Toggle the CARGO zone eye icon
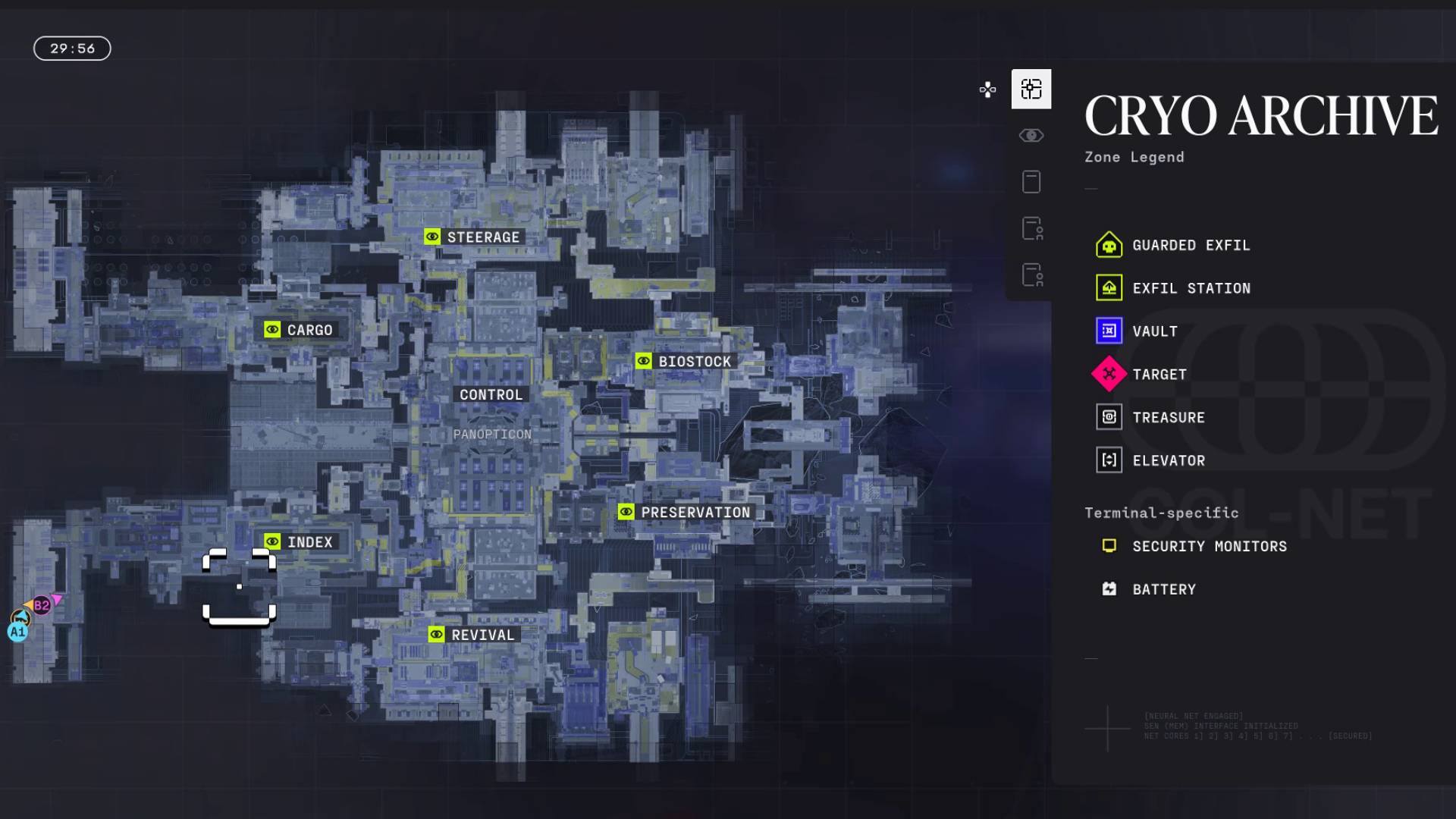Viewport: 1456px width, 819px height. click(273, 330)
